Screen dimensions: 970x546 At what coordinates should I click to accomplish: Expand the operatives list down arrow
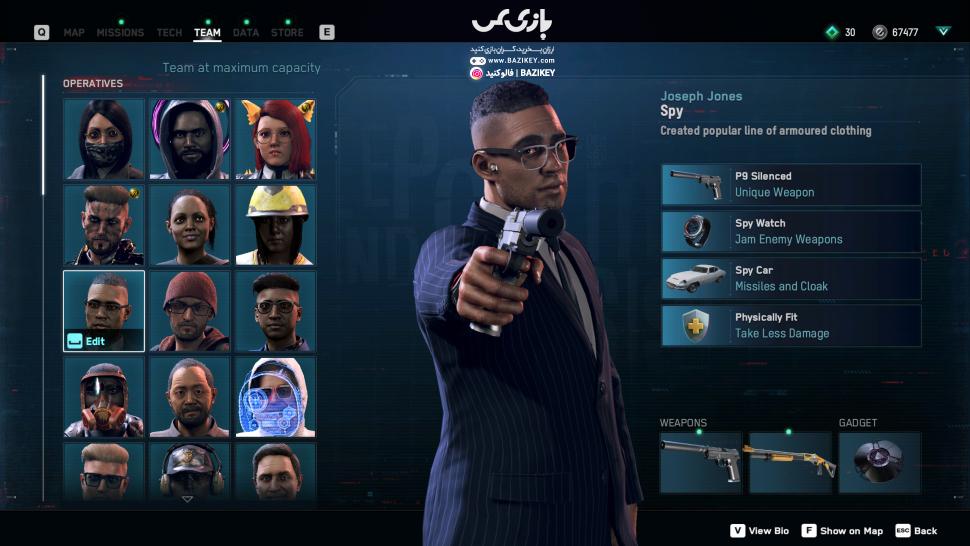coord(188,498)
